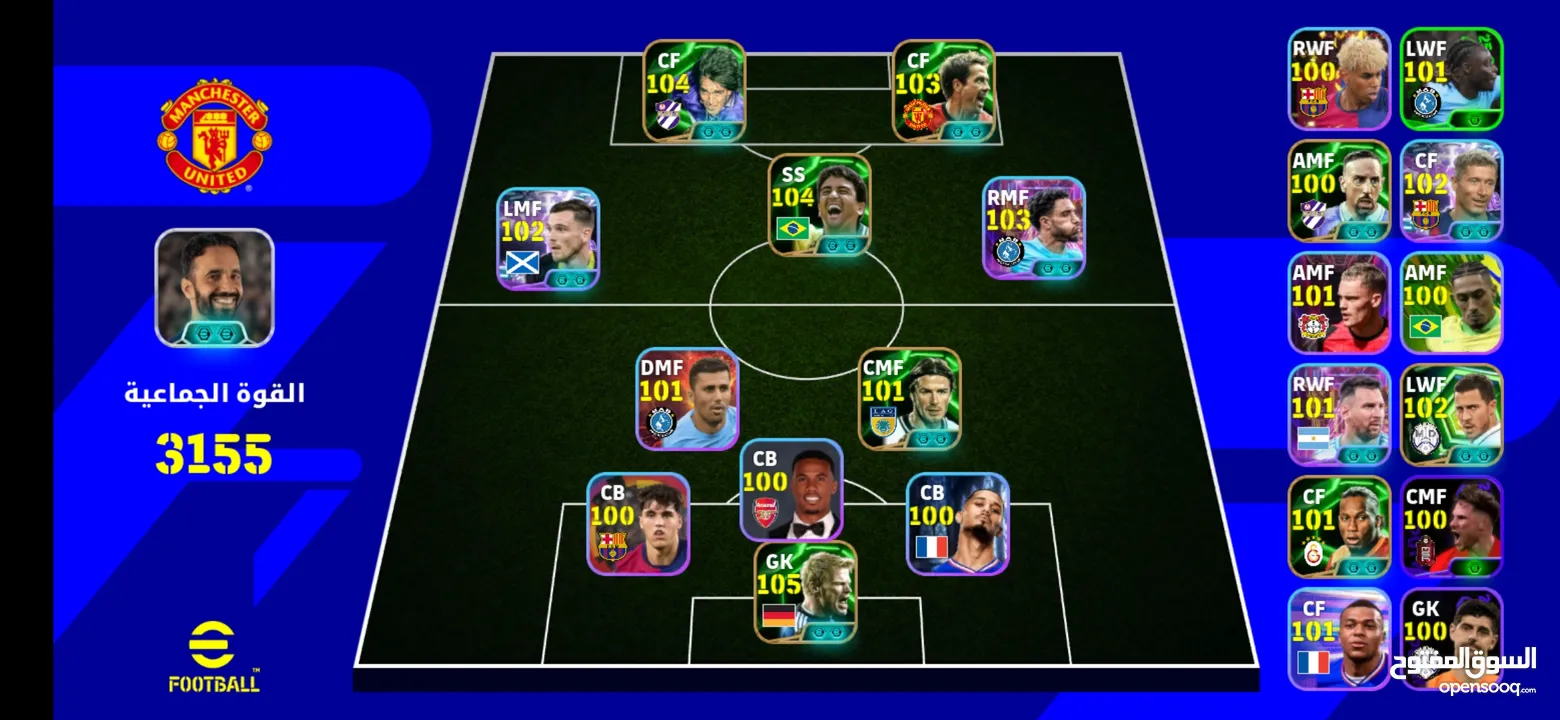The image size is (1560, 720).
Task: Select the substitute RWF 100 Barcelona card
Action: (x=1339, y=79)
